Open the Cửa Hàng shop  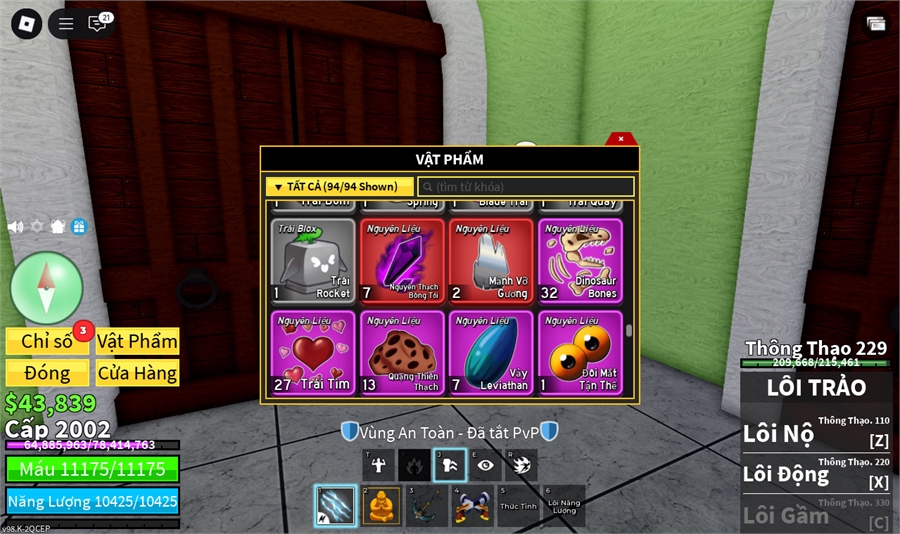tap(138, 373)
